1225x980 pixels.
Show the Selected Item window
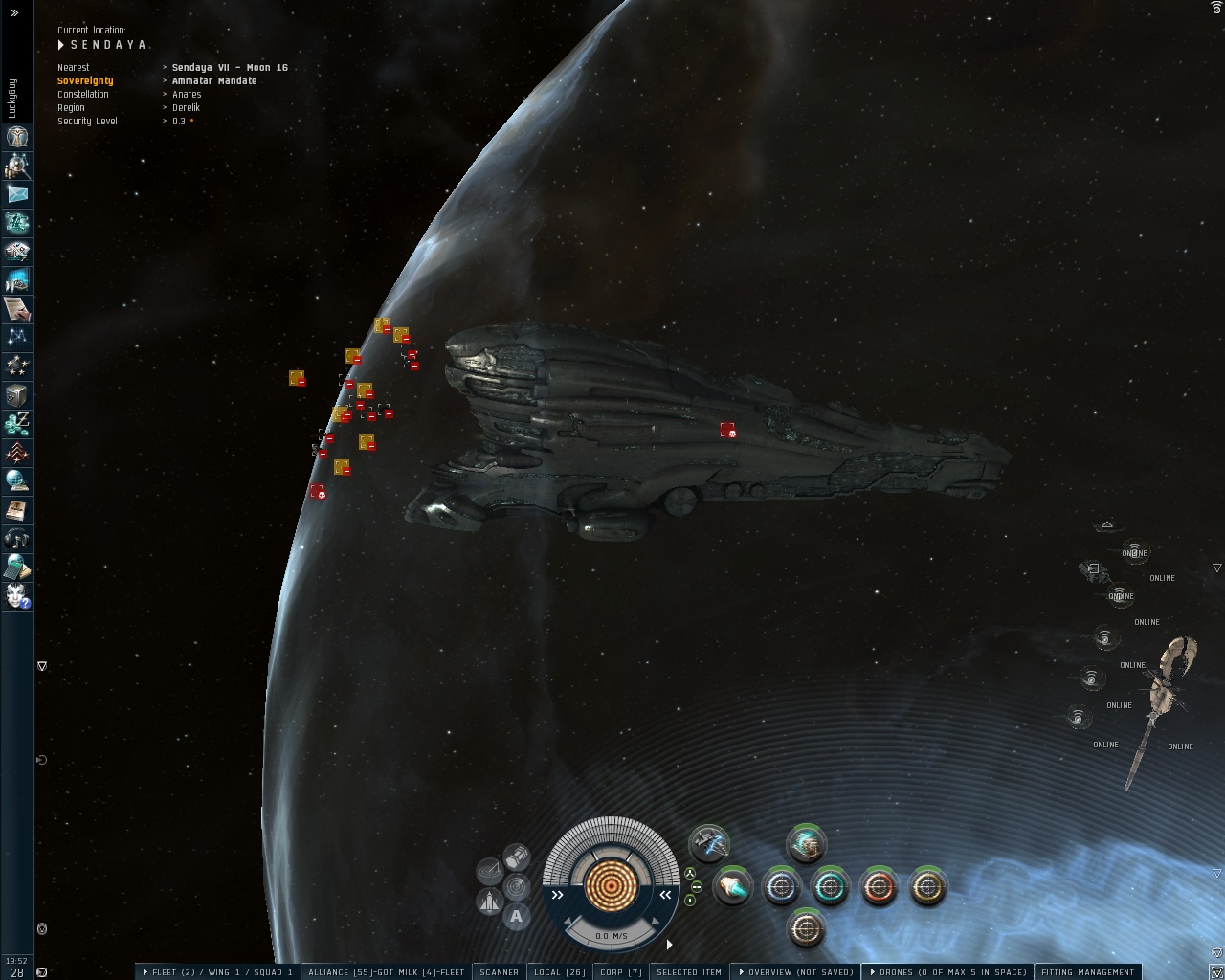click(689, 971)
